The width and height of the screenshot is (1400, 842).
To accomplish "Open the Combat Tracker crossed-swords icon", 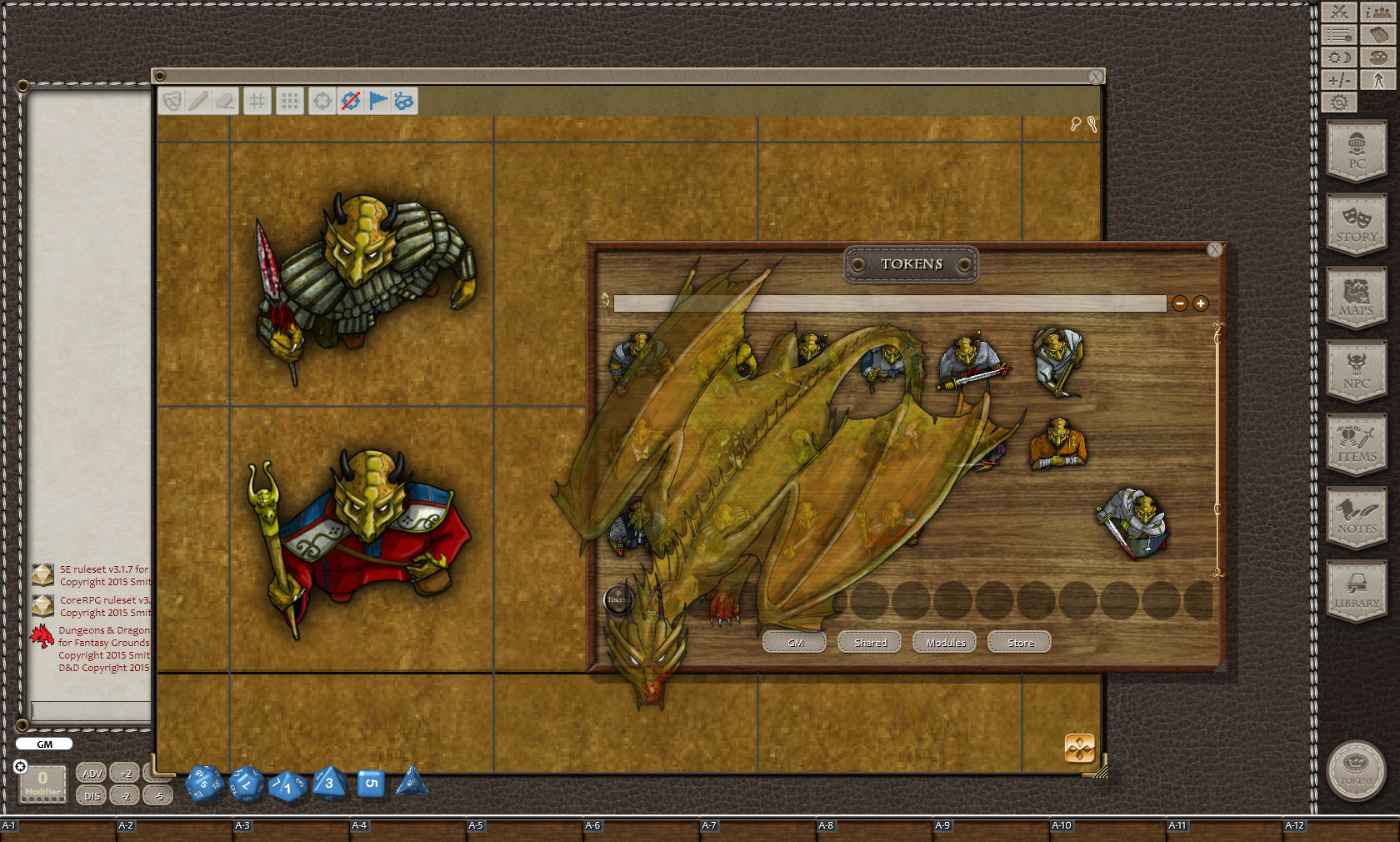I will point(1340,13).
